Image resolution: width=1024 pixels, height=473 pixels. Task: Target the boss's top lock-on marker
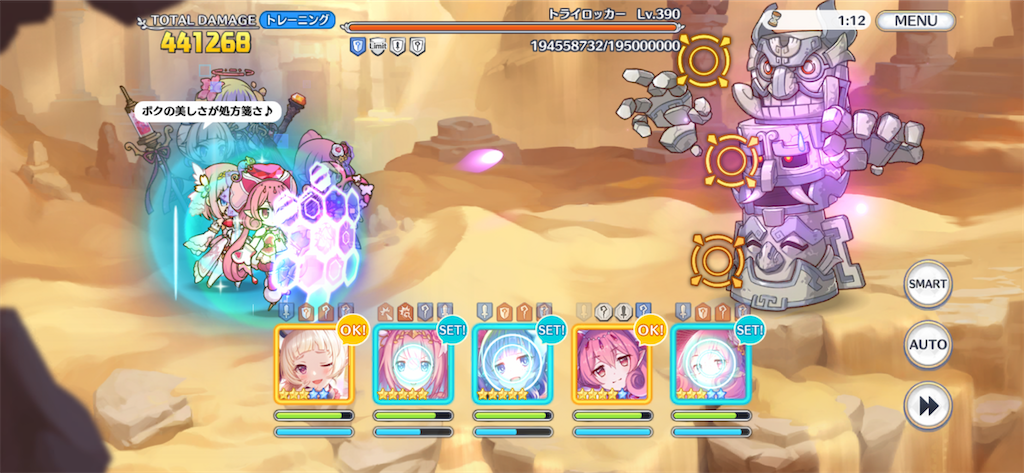tap(703, 61)
